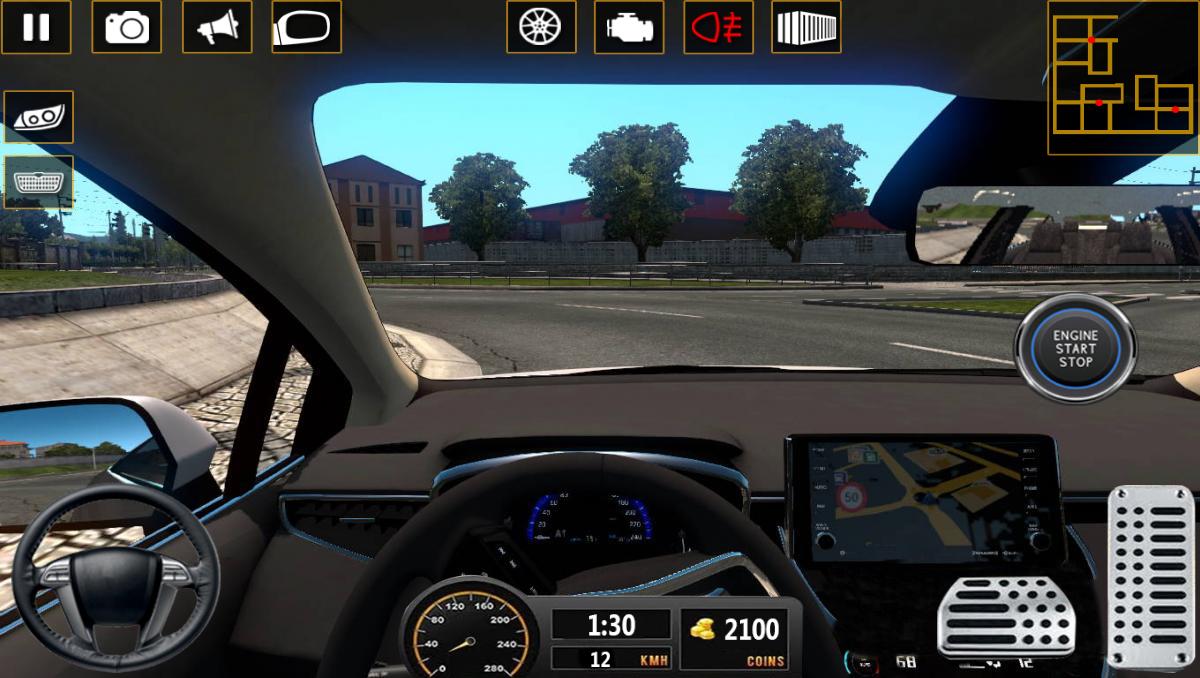Pause the game
Image resolution: width=1200 pixels, height=678 pixels.
36,27
